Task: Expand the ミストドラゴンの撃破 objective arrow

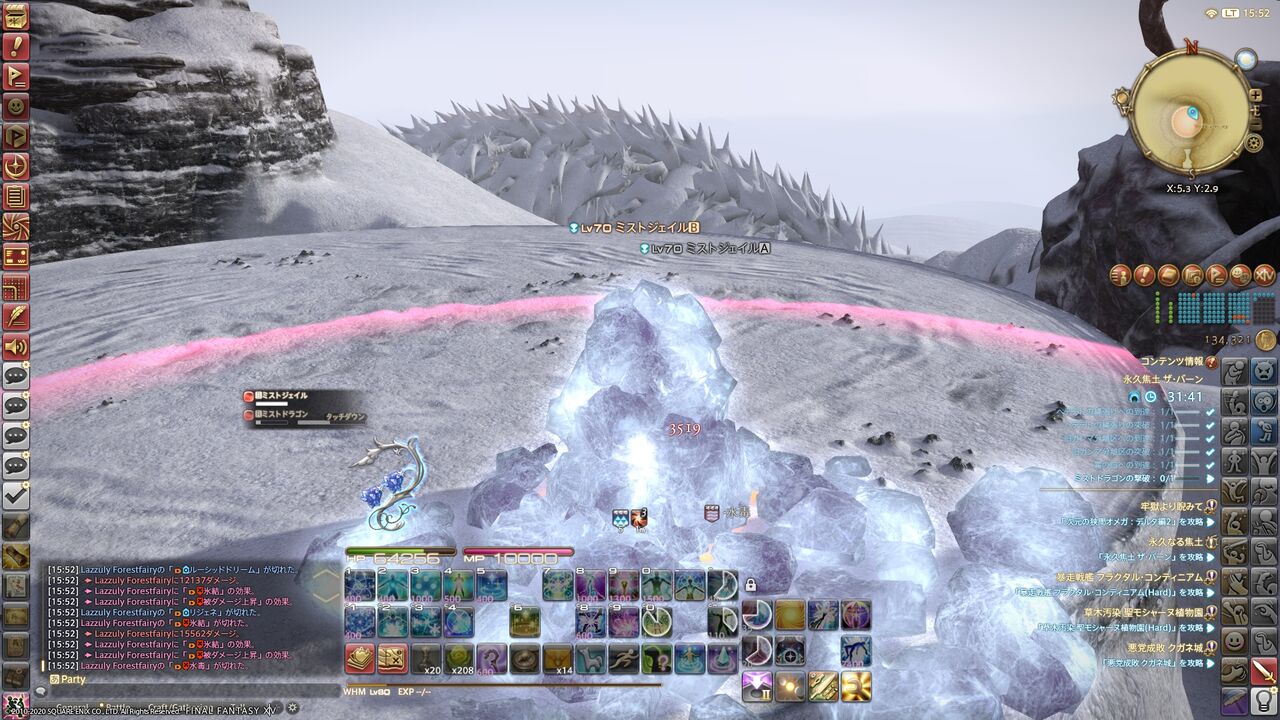Action: 1209,477
